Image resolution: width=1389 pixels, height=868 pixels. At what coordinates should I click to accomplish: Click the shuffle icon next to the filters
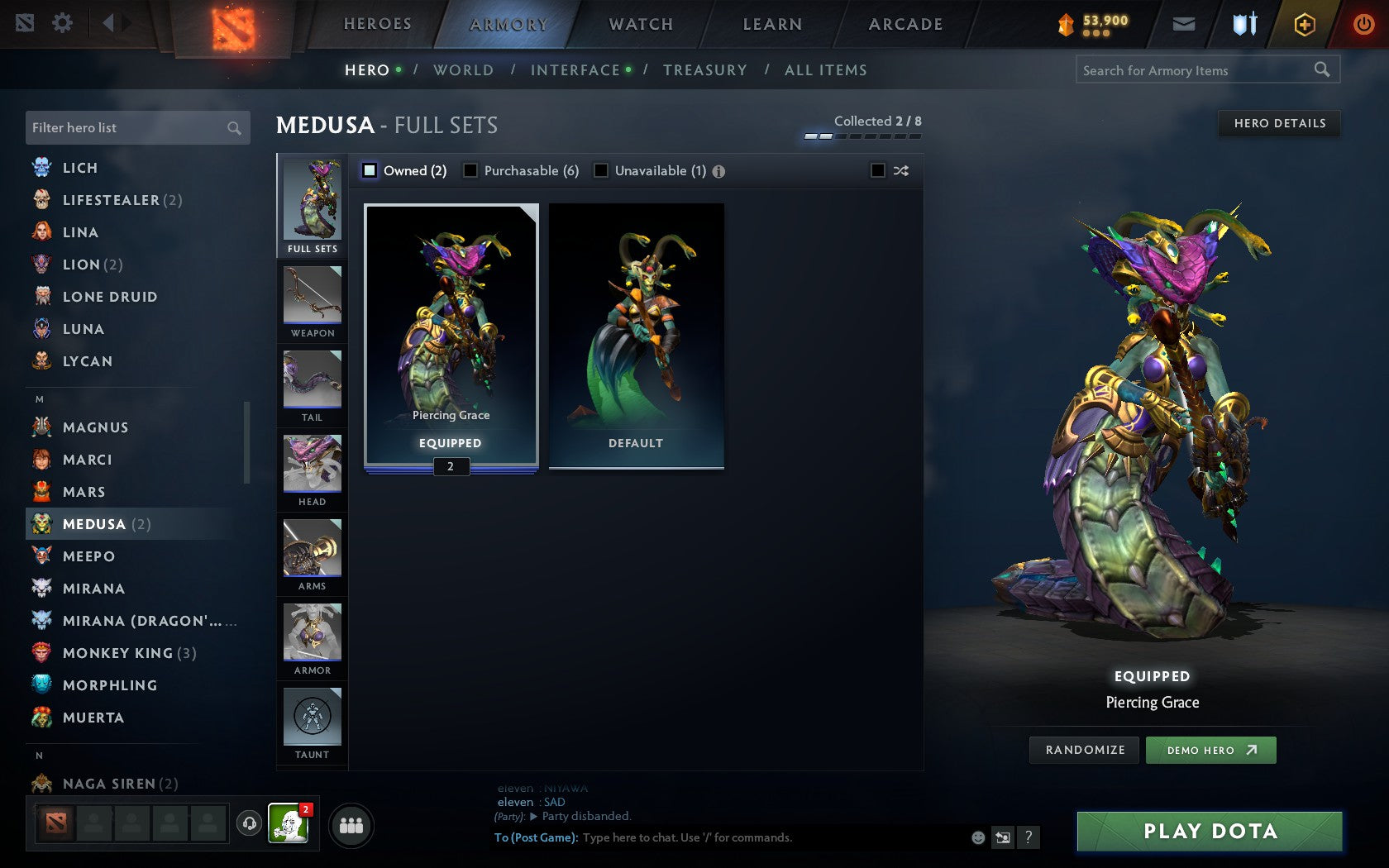900,170
